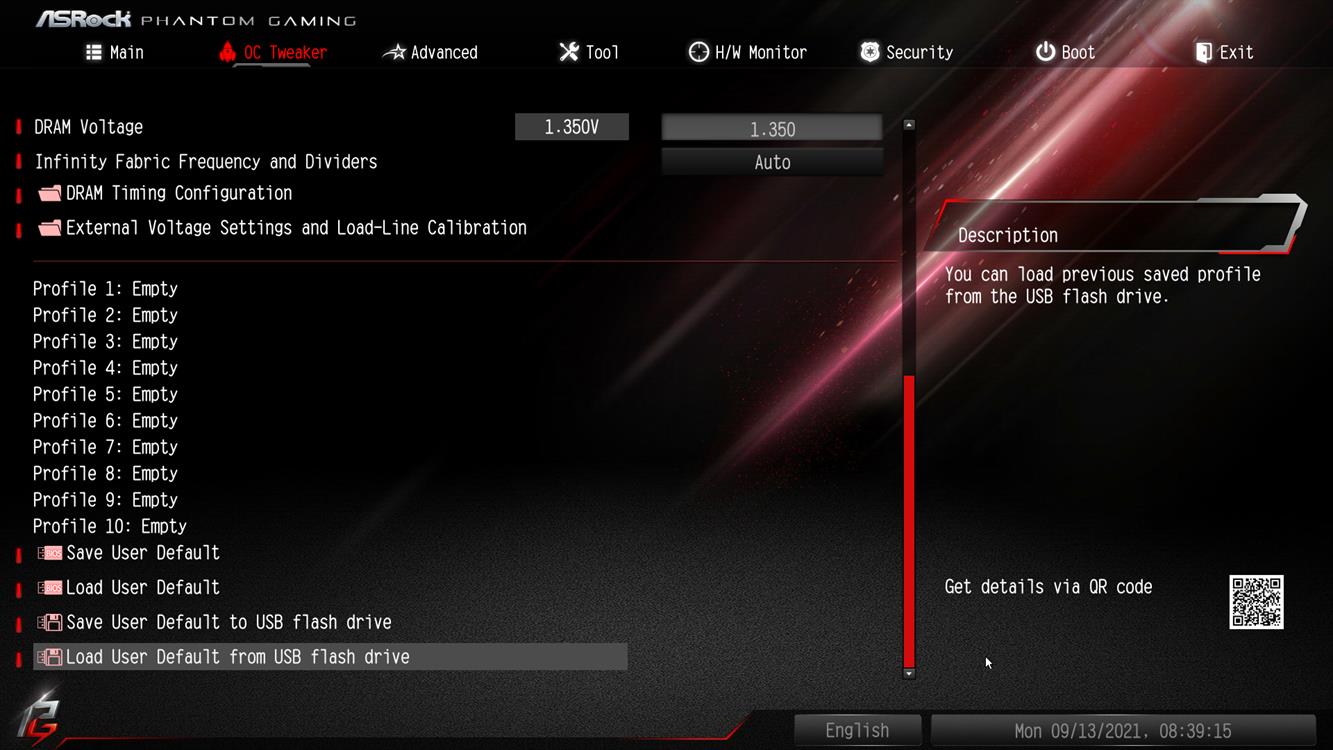Click the QR code for details
Image resolution: width=1333 pixels, height=750 pixels.
click(1256, 602)
